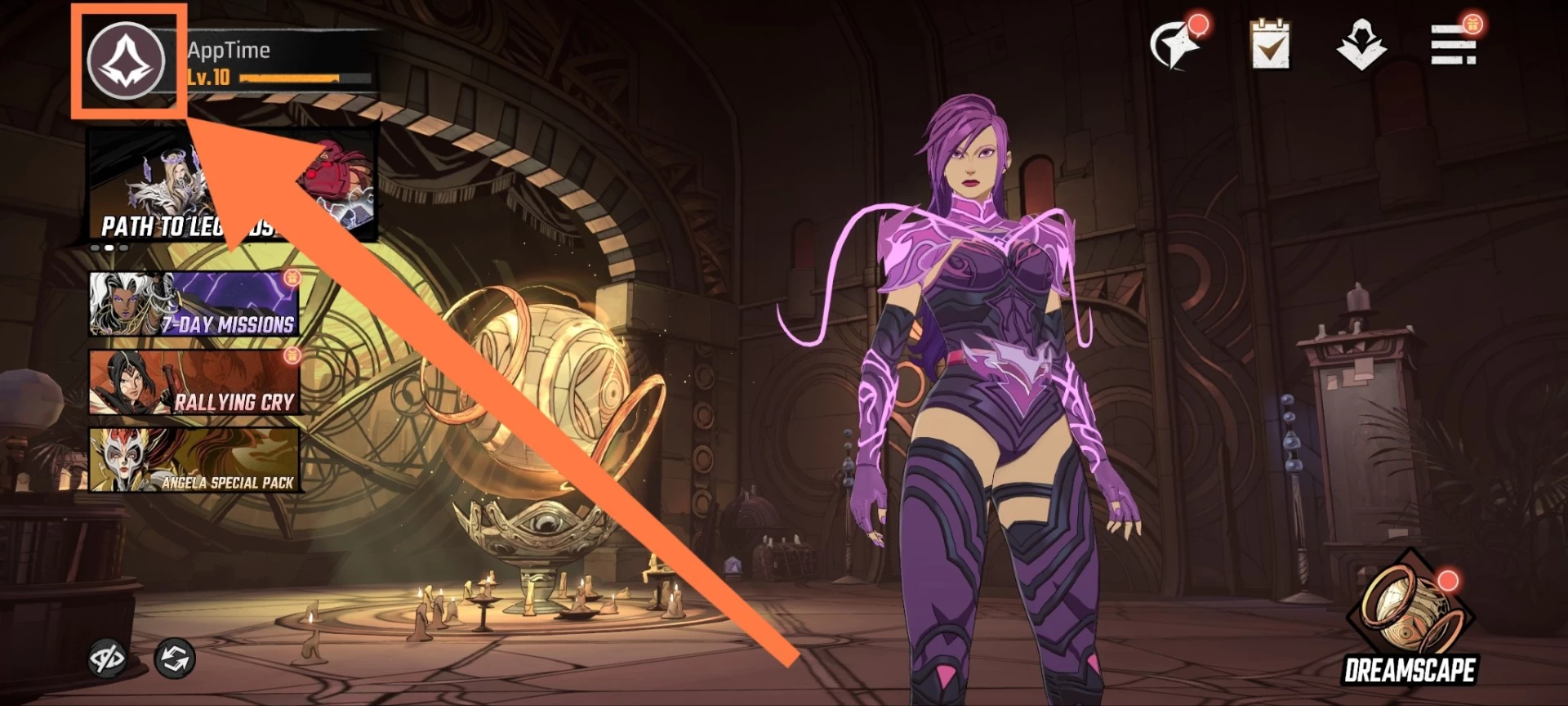View the Angela Special Pack offer

coord(194,460)
